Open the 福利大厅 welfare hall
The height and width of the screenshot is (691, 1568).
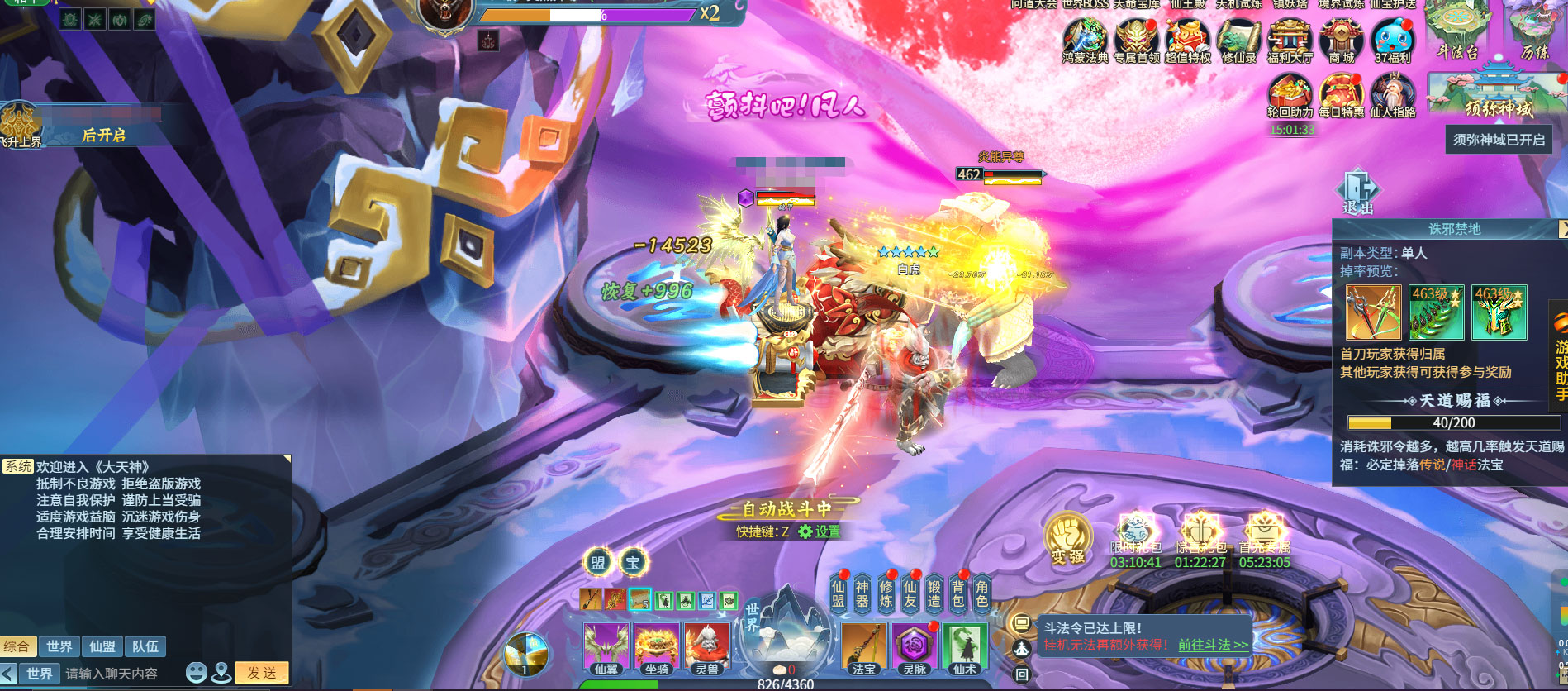[1290, 41]
